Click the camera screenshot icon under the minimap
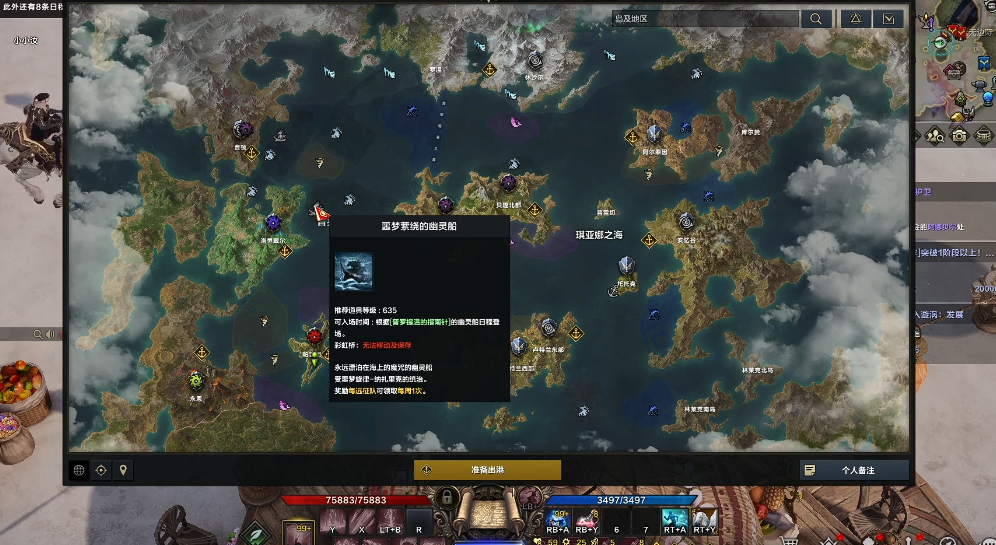This screenshot has width=996, height=545. click(x=959, y=135)
